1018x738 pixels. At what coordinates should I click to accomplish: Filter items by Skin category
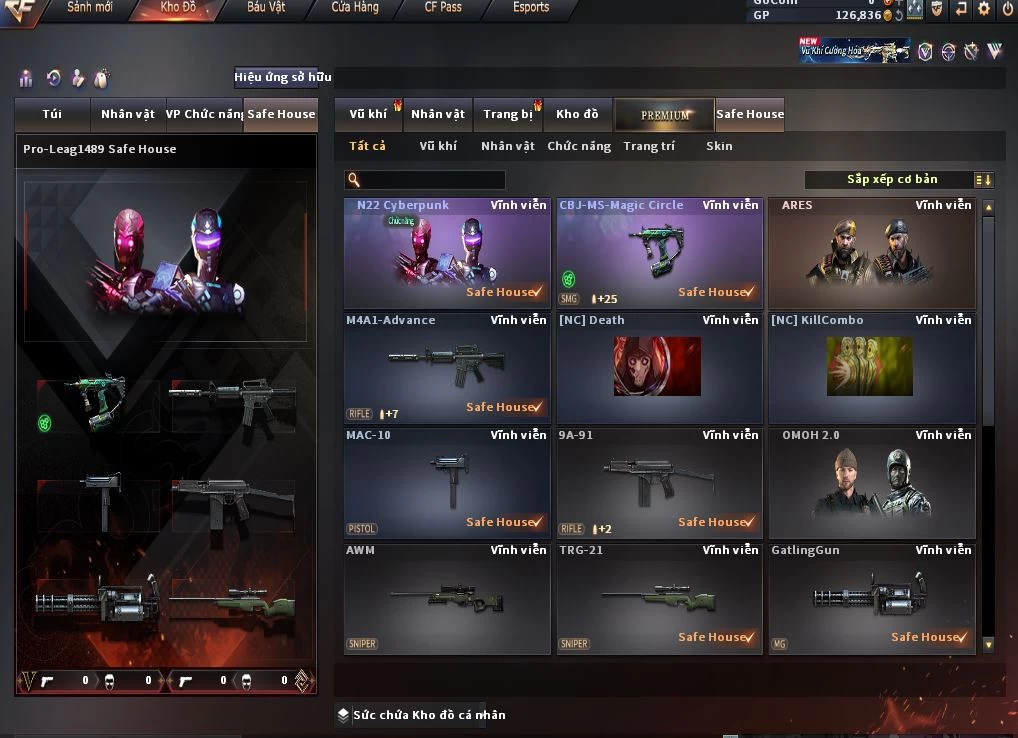719,146
